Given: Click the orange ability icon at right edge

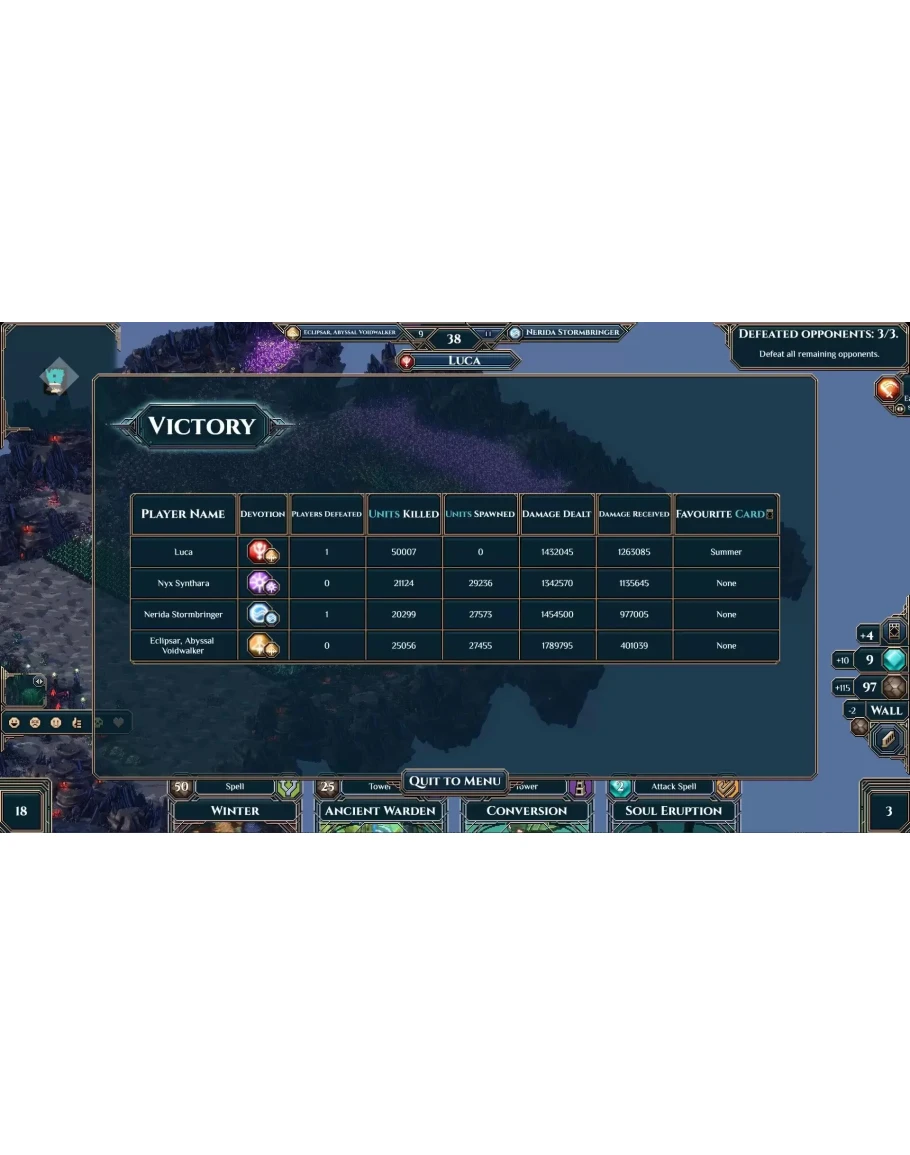Looking at the screenshot, I should coord(888,389).
